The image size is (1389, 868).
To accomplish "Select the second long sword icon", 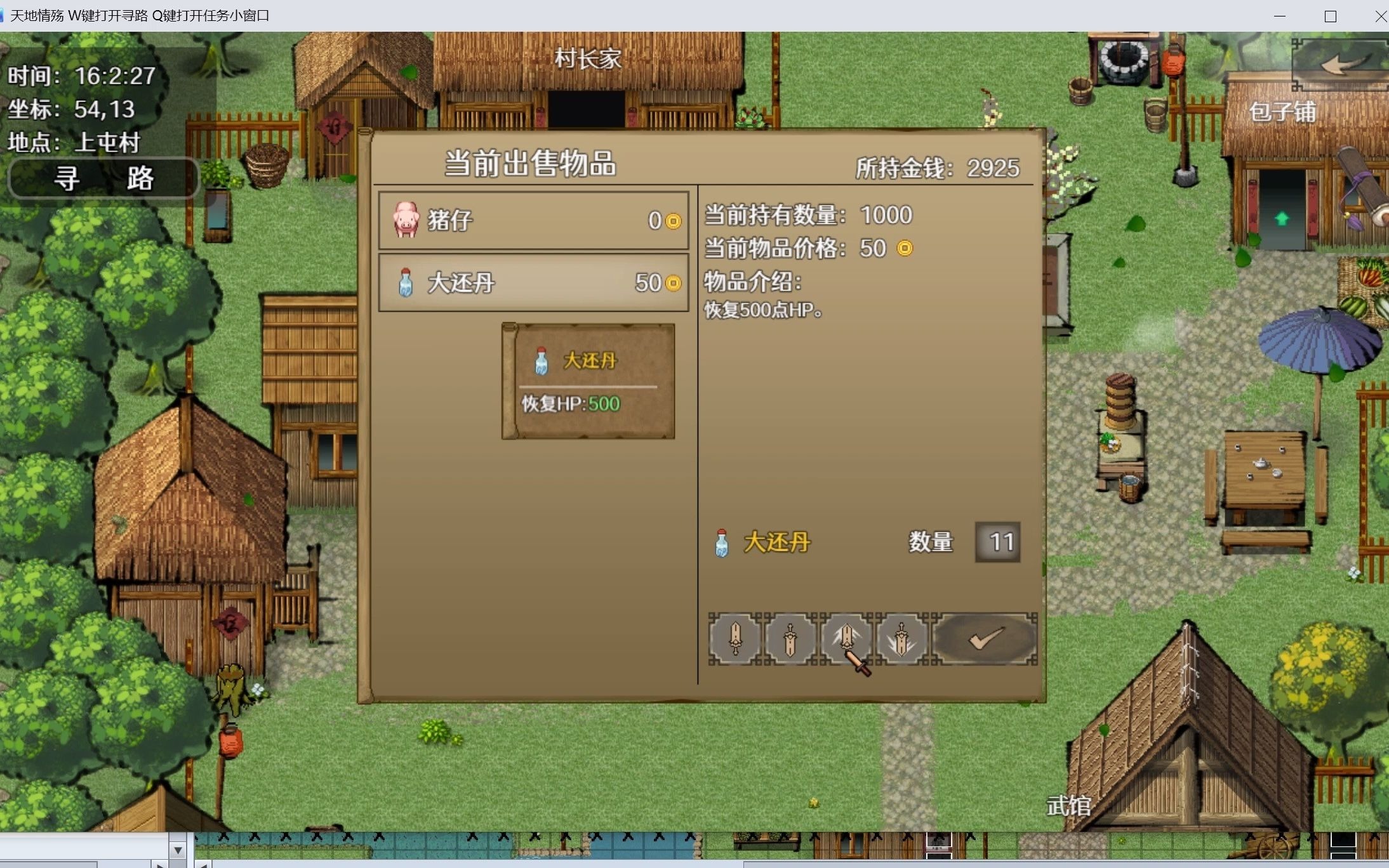I will 790,640.
